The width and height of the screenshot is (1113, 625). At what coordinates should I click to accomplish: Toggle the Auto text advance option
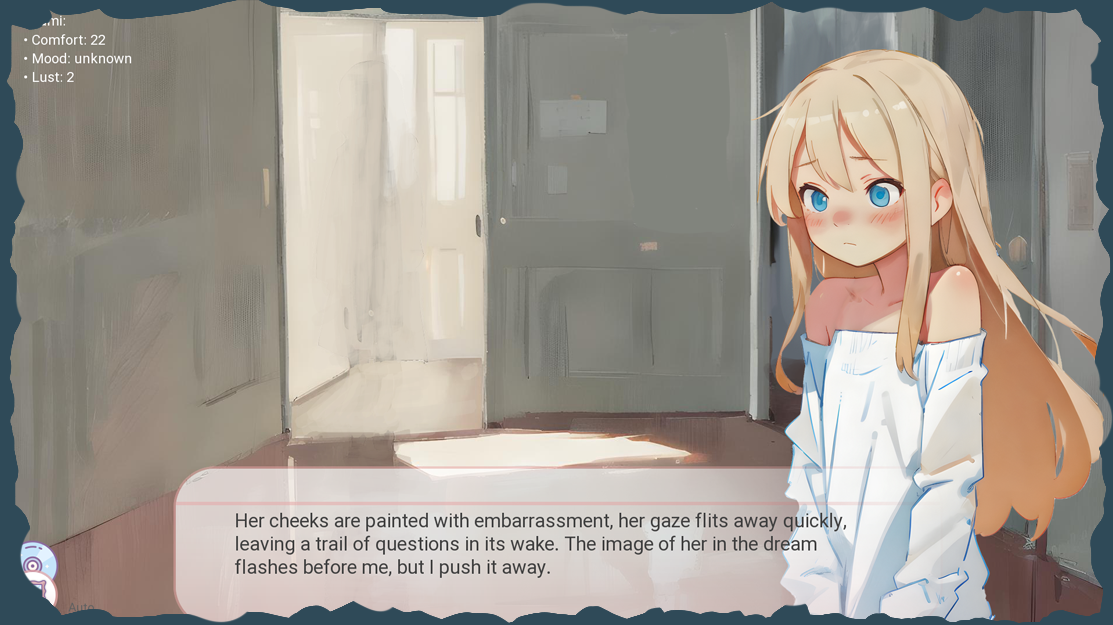tap(82, 607)
